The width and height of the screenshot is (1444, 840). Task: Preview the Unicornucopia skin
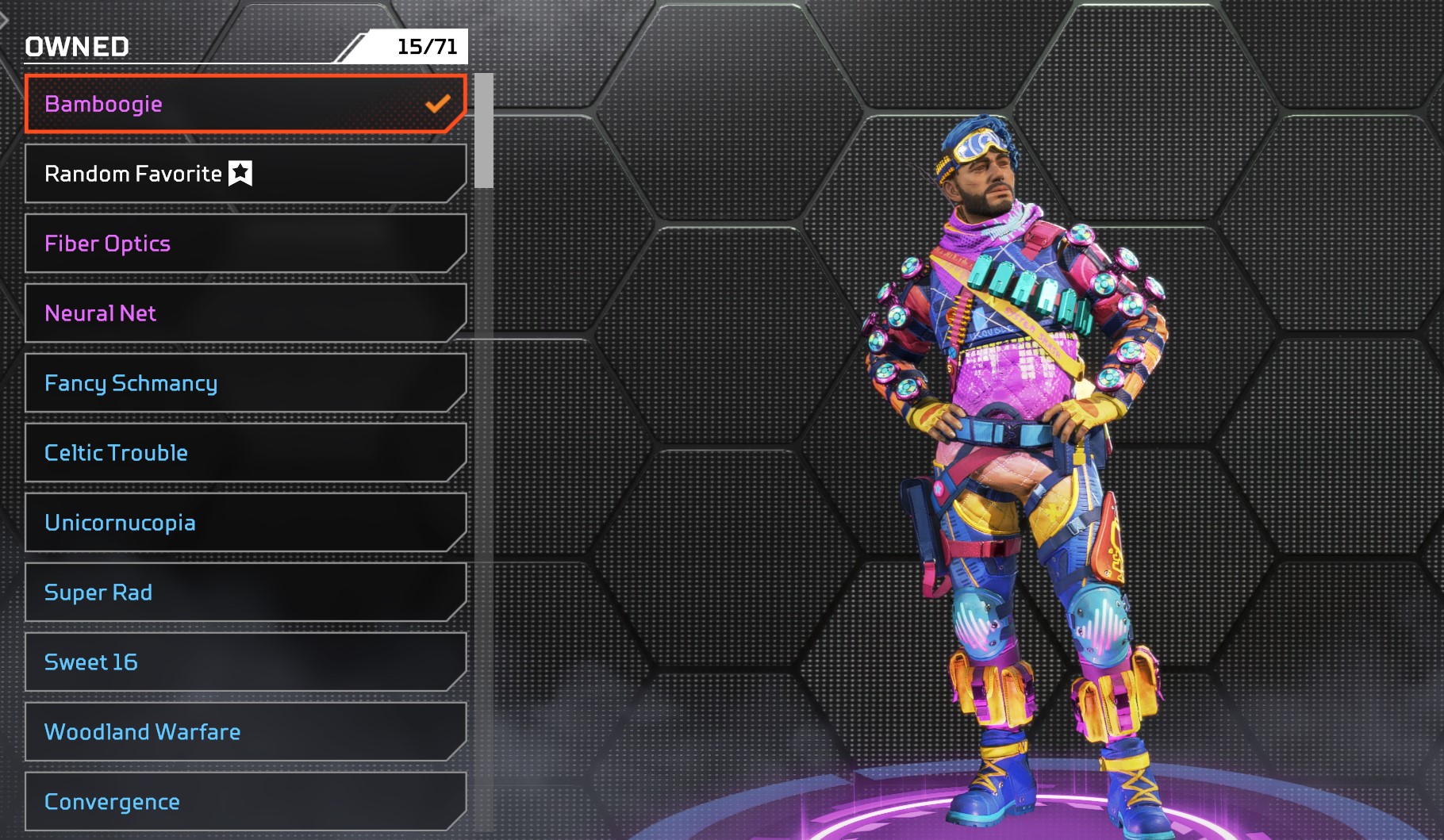(245, 523)
